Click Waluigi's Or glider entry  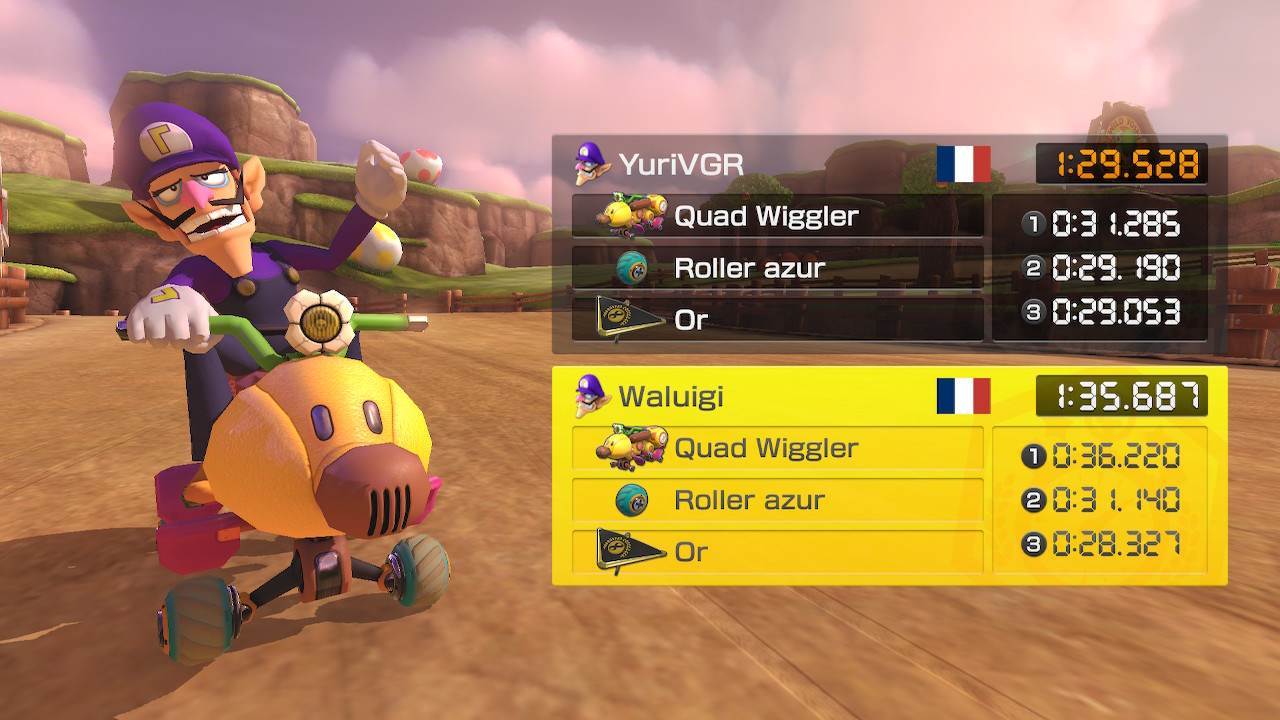(x=777, y=551)
